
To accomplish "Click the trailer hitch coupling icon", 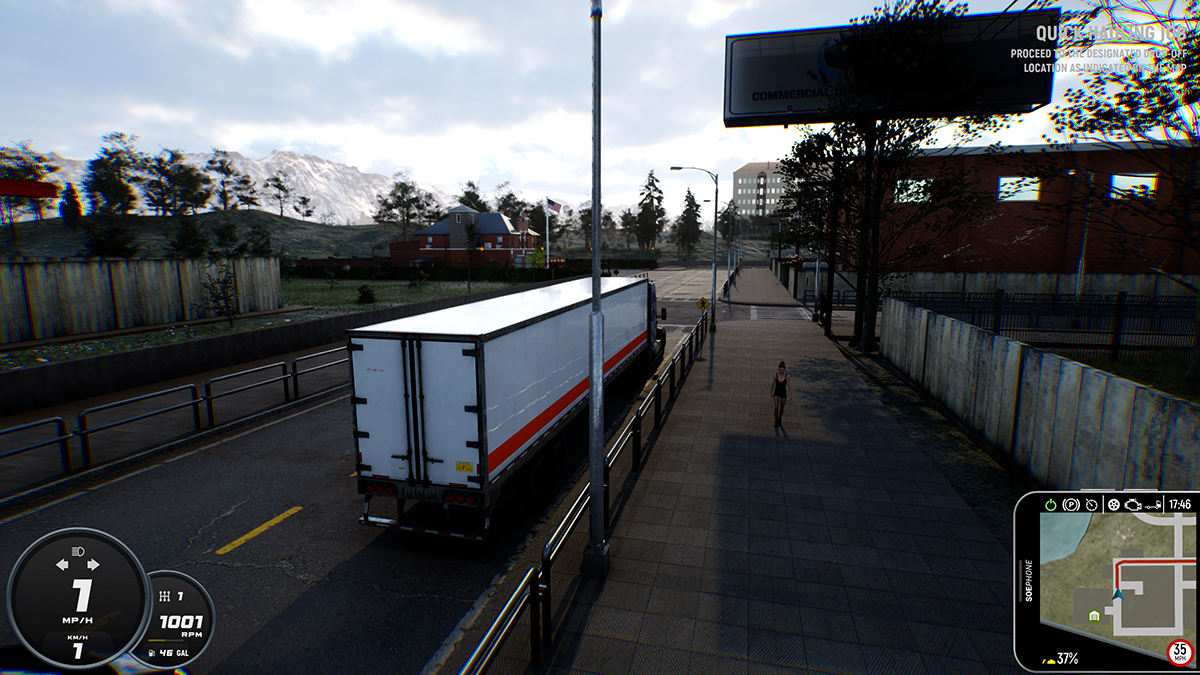I will coord(1155,504).
